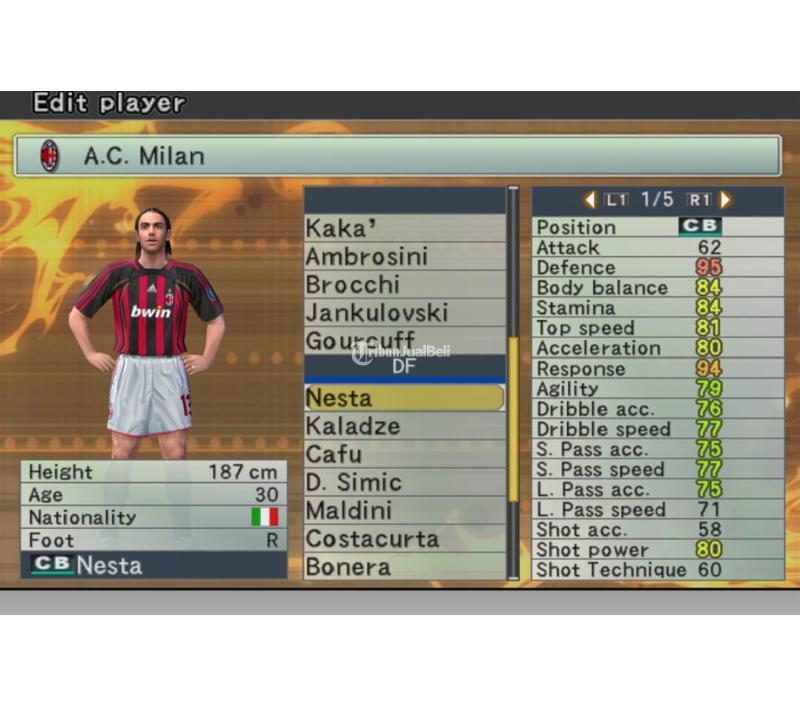Screen dimensions: 800x707
Task: Choose Costacurta from the roster
Action: pos(404,538)
